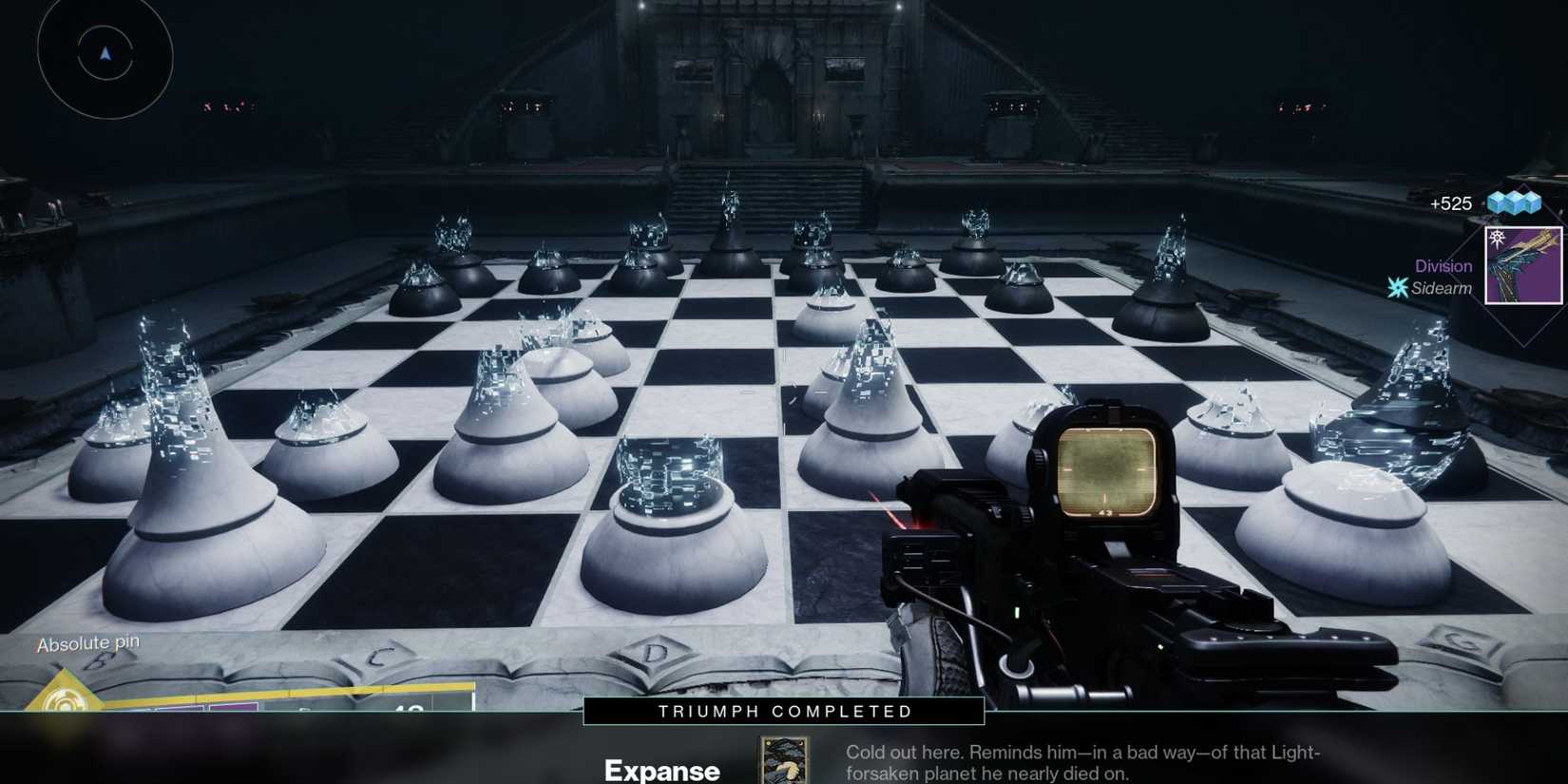This screenshot has width=1568, height=784.
Task: Select the Stasis damage-type icon near Sidearm
Action: (1397, 289)
